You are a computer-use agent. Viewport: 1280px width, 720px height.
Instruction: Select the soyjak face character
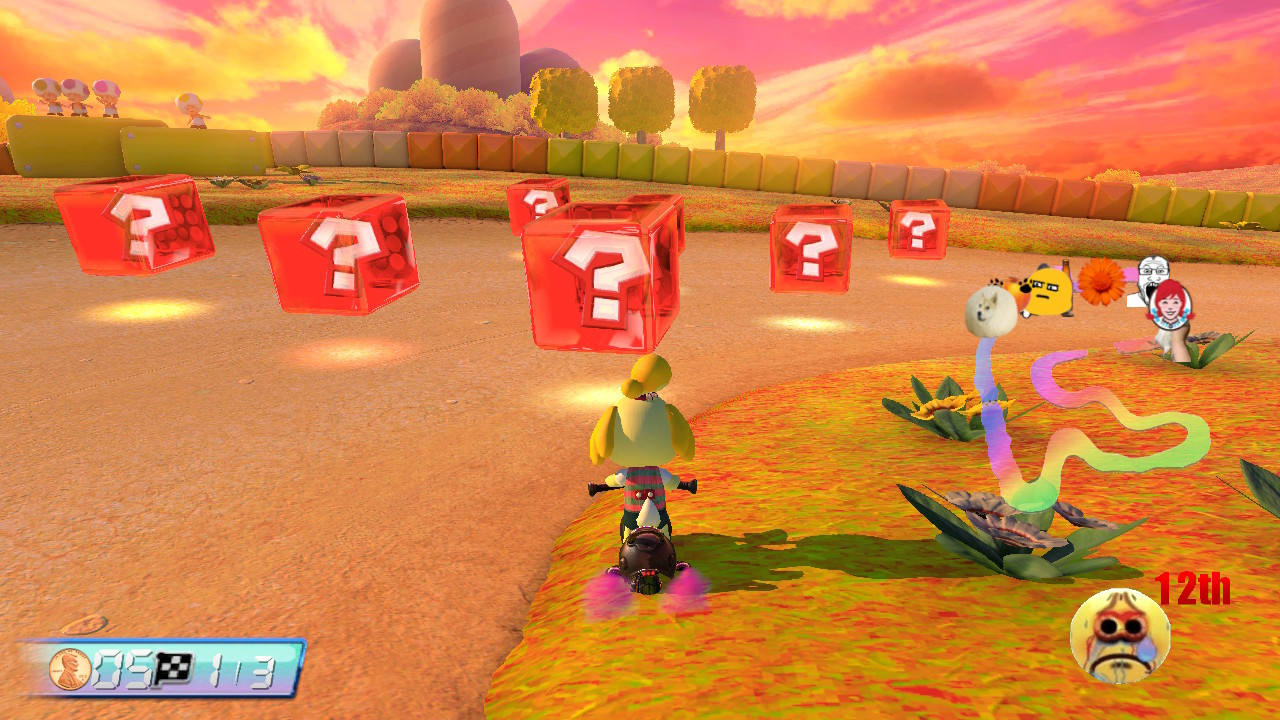(x=1152, y=273)
